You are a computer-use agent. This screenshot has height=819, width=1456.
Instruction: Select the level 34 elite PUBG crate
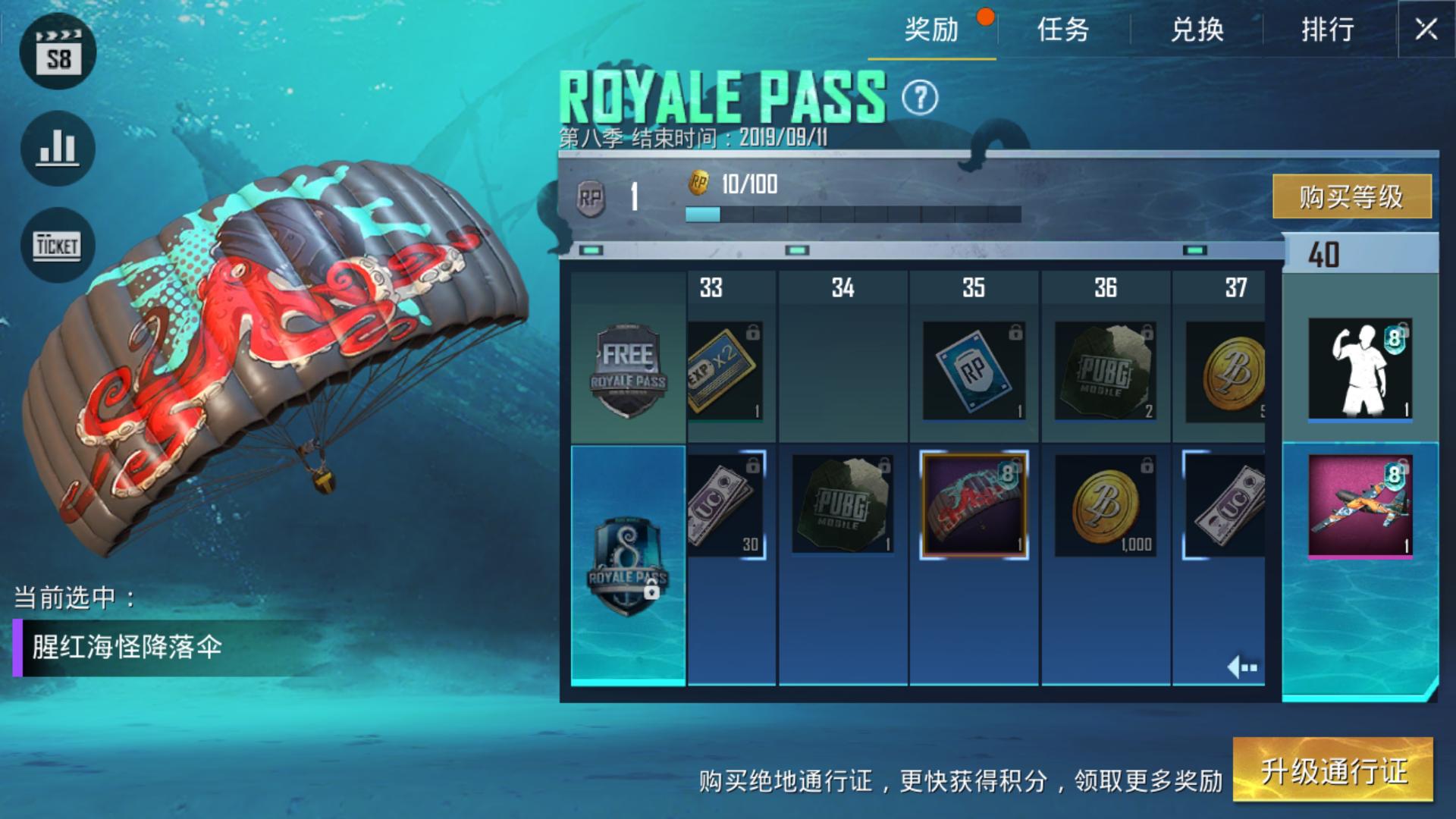(842, 505)
